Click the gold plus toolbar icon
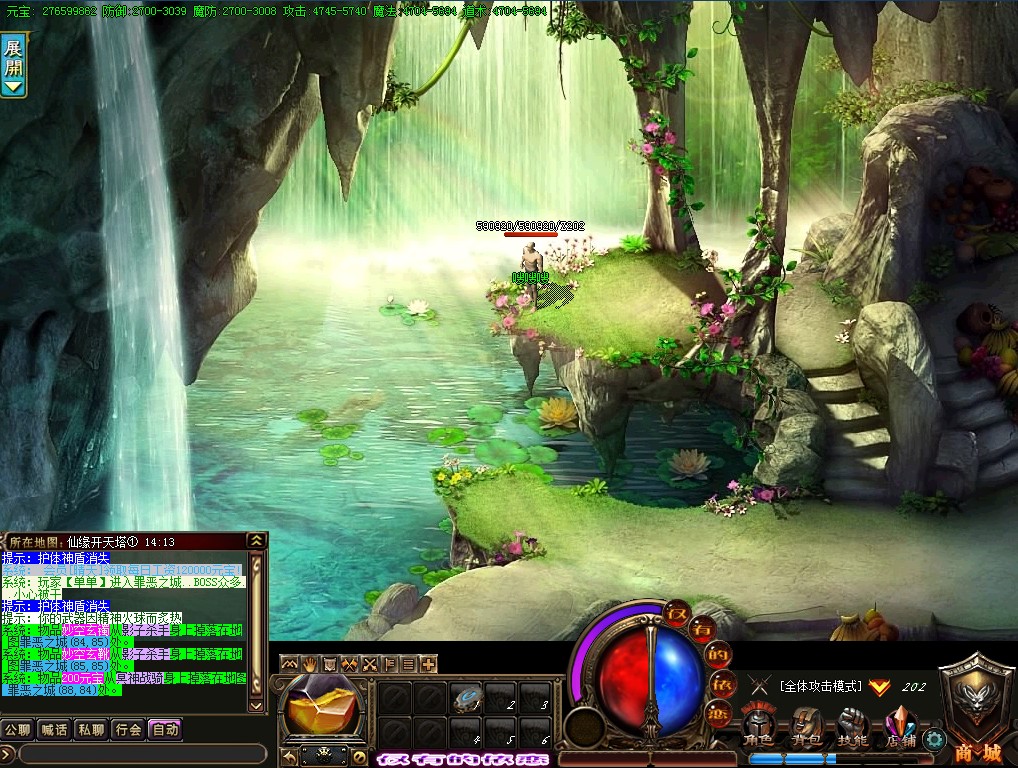This screenshot has width=1018, height=768. (429, 663)
